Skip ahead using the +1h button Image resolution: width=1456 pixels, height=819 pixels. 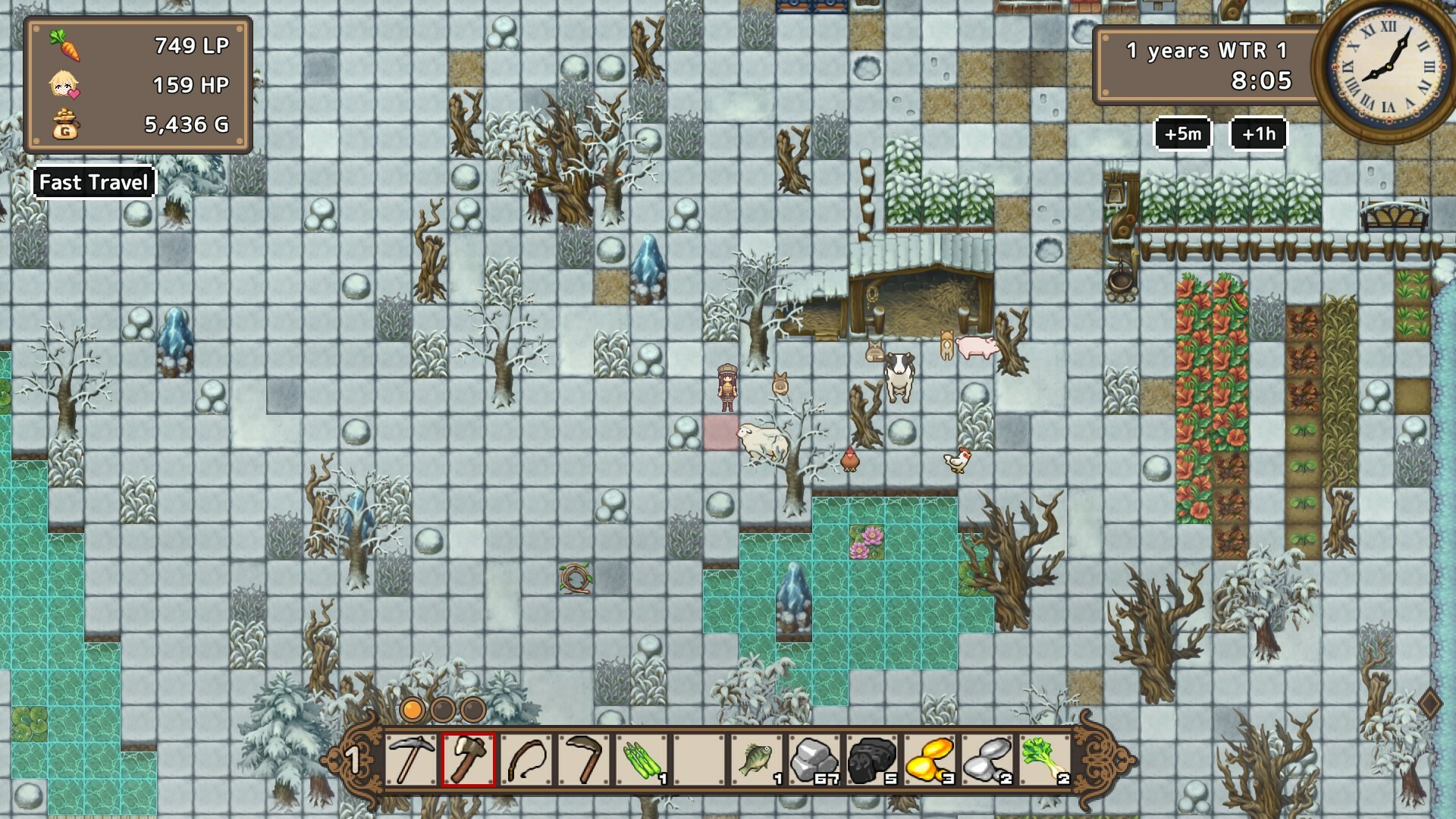coord(1258,134)
